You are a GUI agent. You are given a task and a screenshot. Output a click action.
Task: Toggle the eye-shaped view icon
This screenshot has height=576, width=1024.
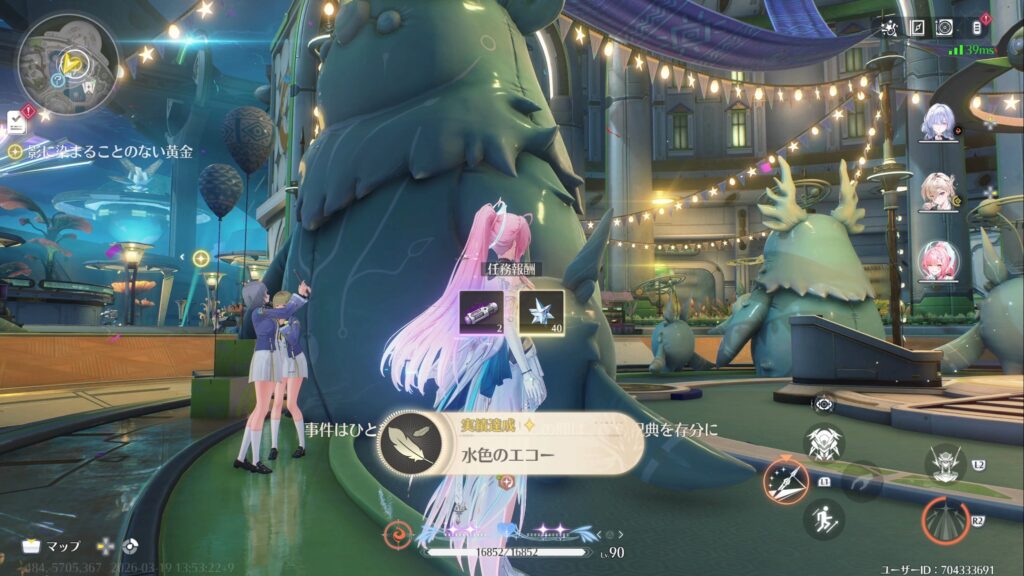point(823,403)
